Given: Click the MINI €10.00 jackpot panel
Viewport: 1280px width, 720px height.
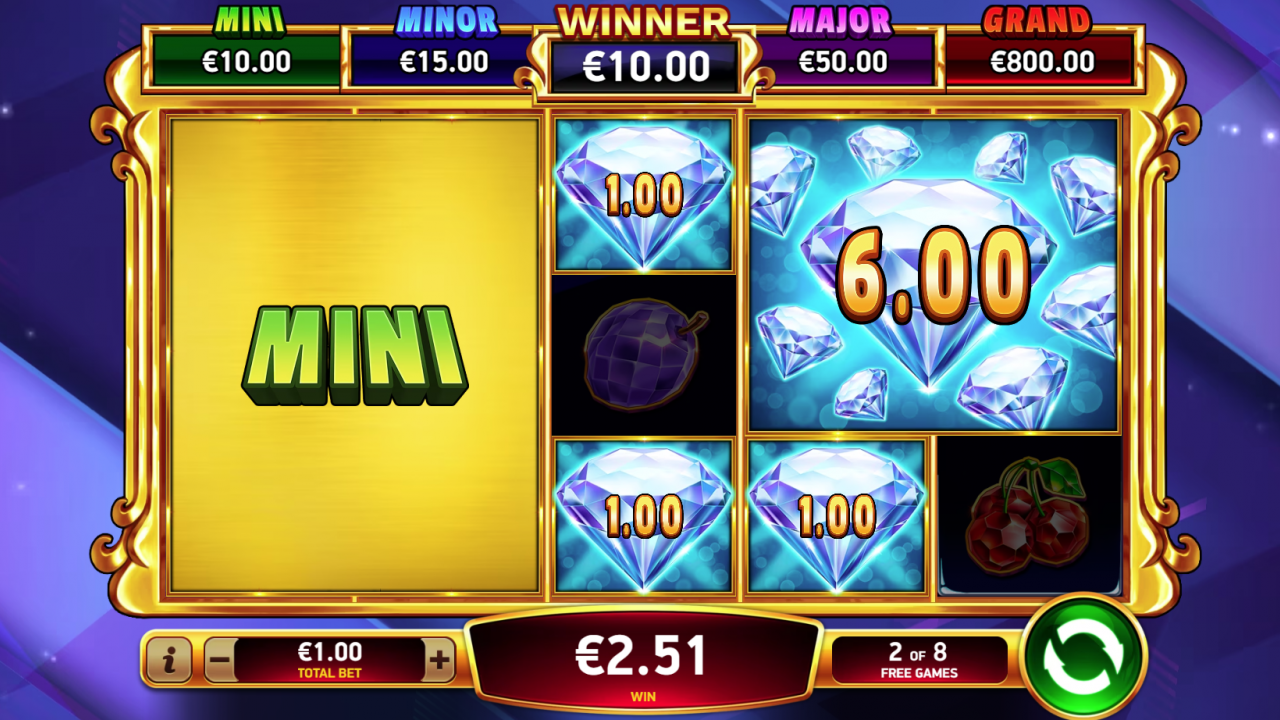Looking at the screenshot, I should (246, 45).
